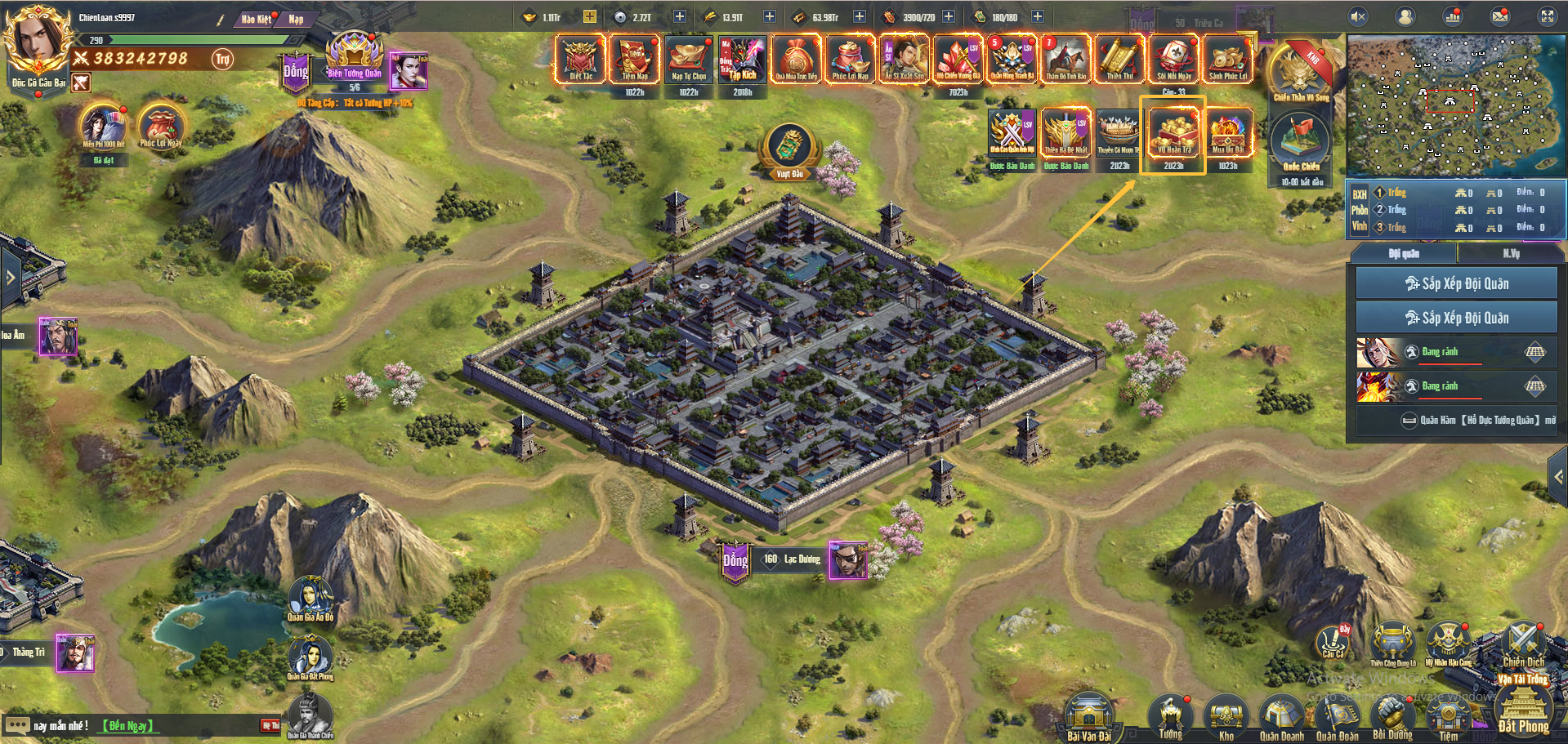Open the Vượt Đầu event icon

click(789, 148)
